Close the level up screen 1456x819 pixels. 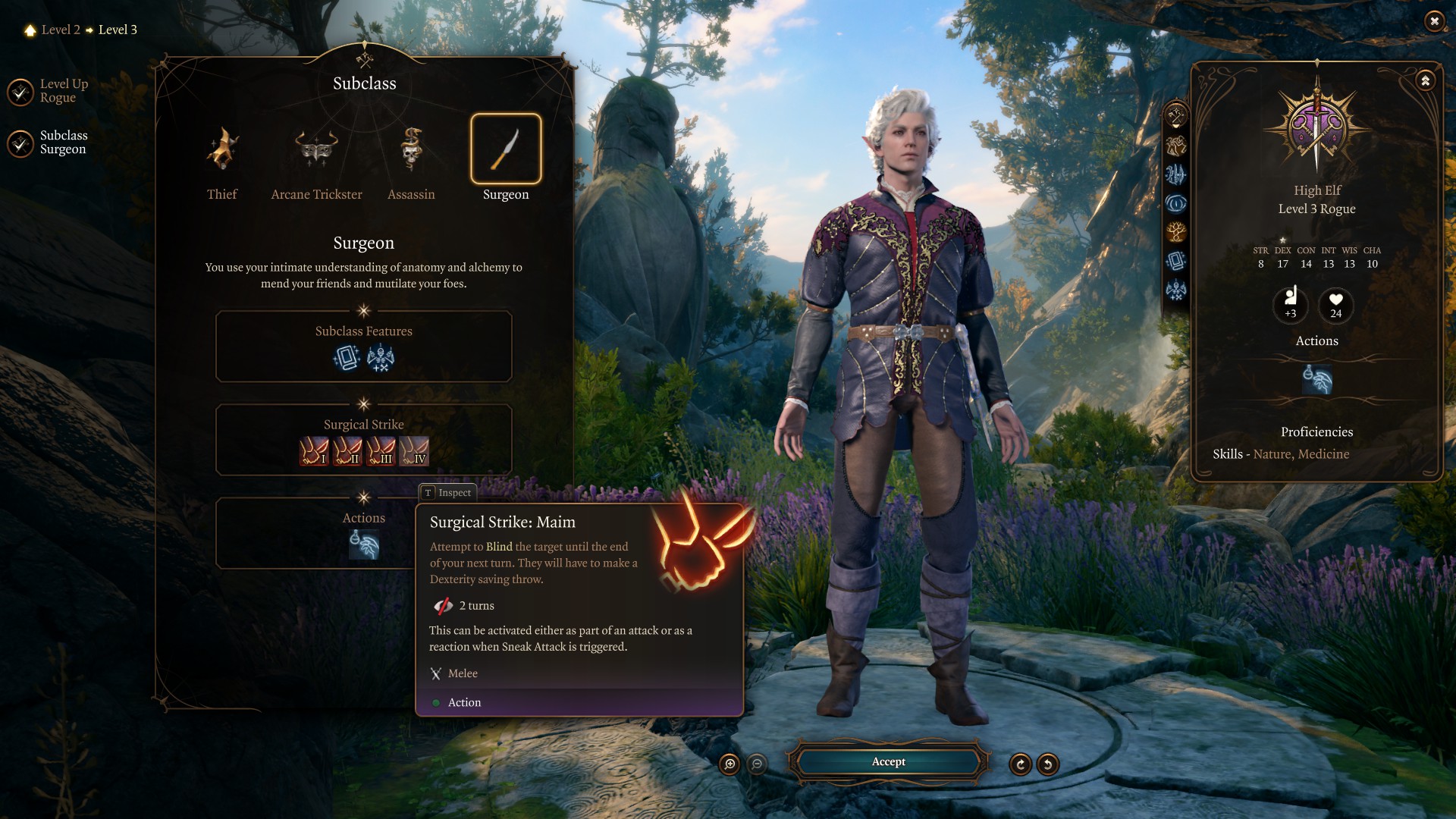click(1434, 21)
